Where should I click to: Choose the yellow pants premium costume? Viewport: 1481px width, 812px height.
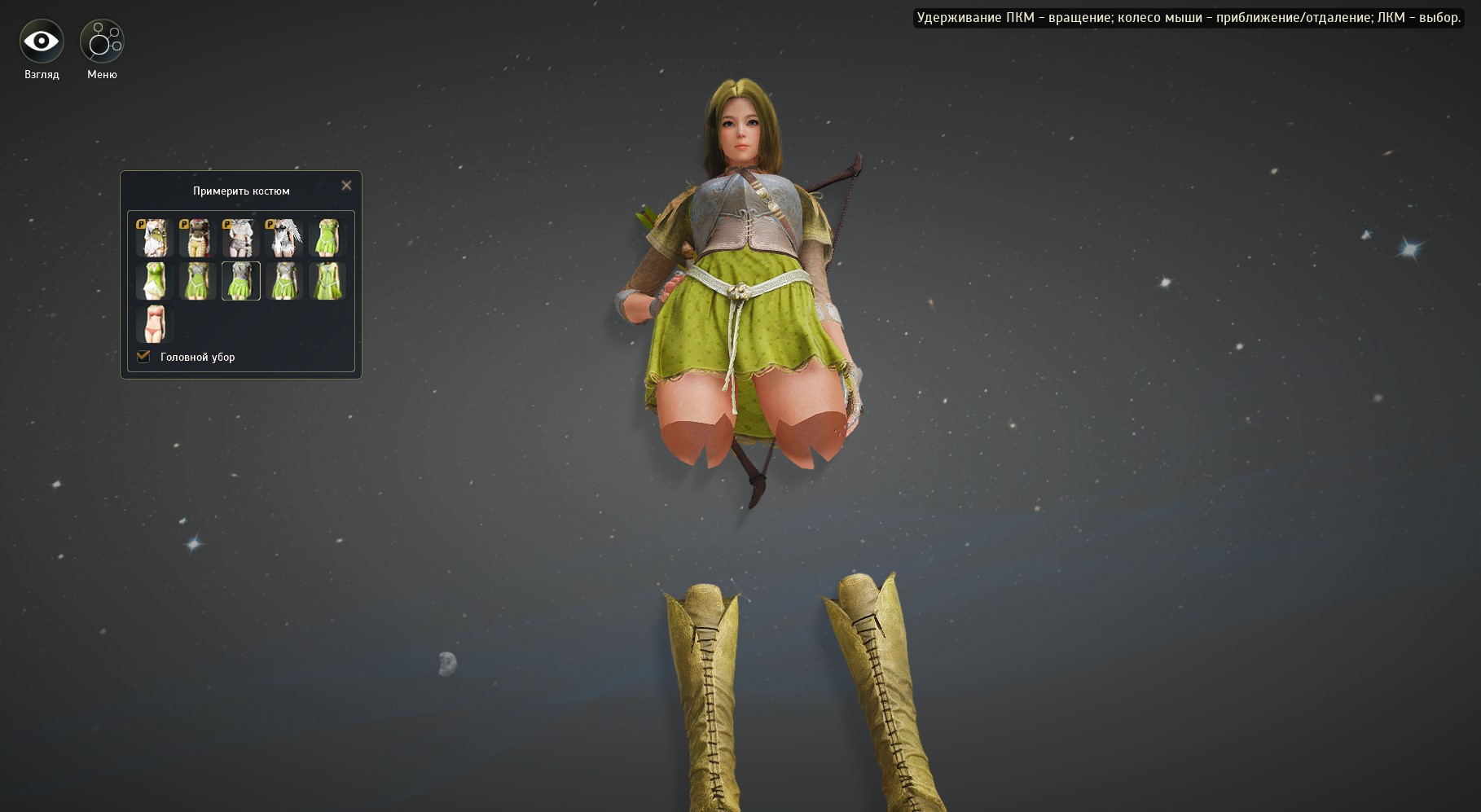[197, 237]
